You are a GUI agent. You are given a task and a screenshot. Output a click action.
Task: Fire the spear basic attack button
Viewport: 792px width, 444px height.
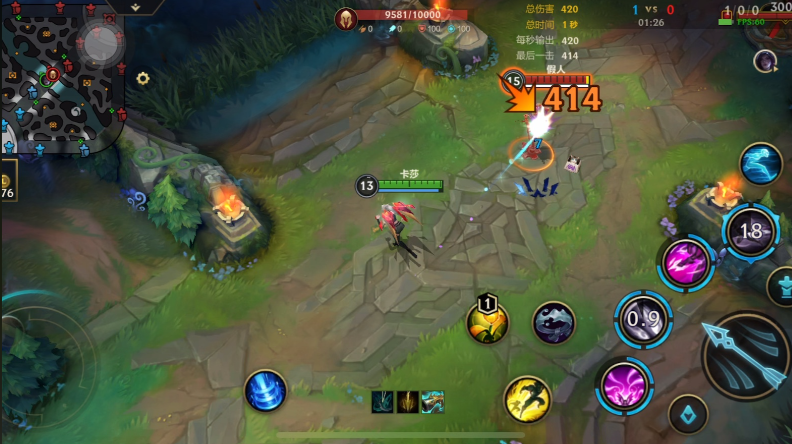coord(746,359)
